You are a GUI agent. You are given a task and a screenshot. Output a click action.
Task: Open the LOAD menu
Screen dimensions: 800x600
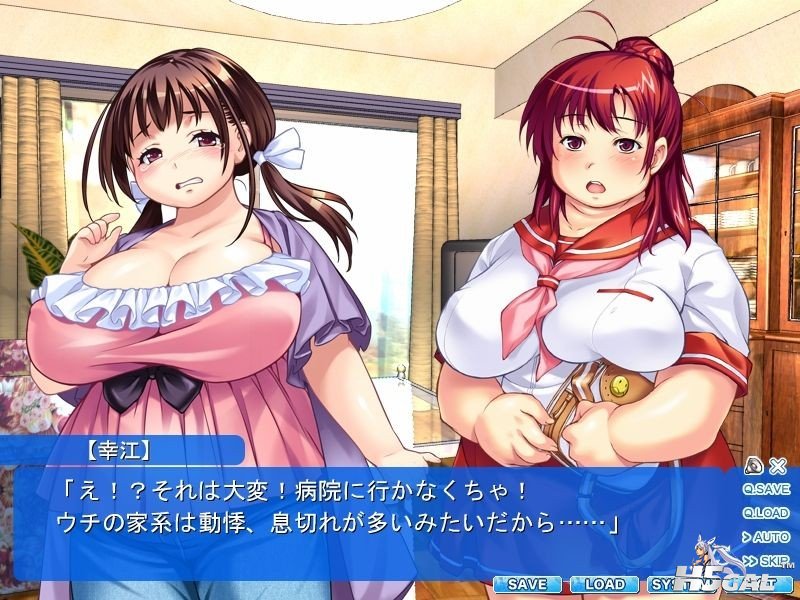pos(604,583)
